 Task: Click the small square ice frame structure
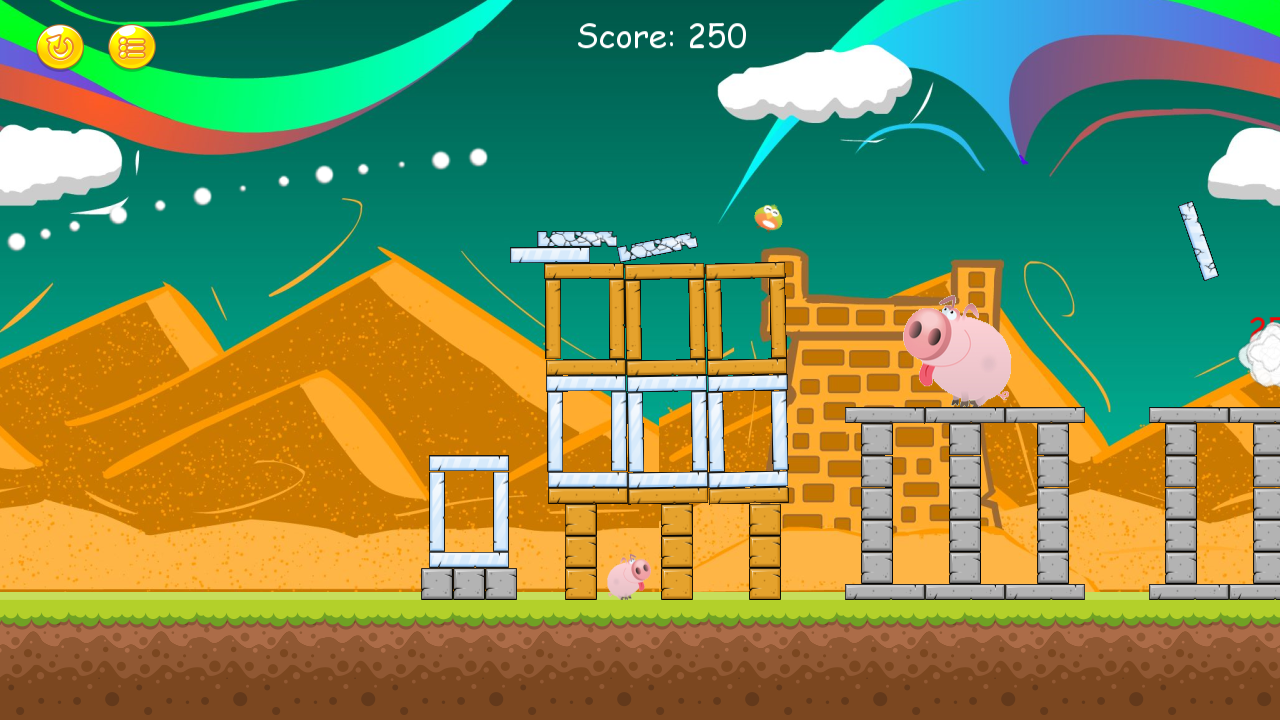click(x=470, y=510)
